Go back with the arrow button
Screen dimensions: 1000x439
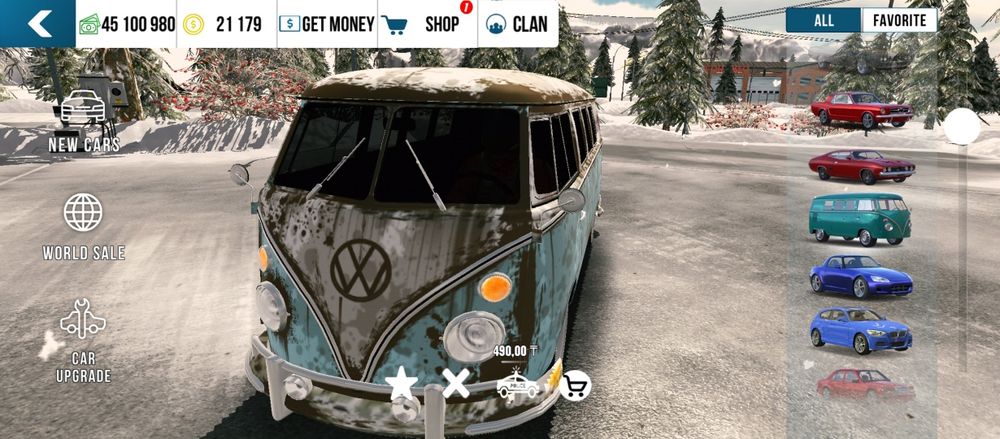click(37, 24)
